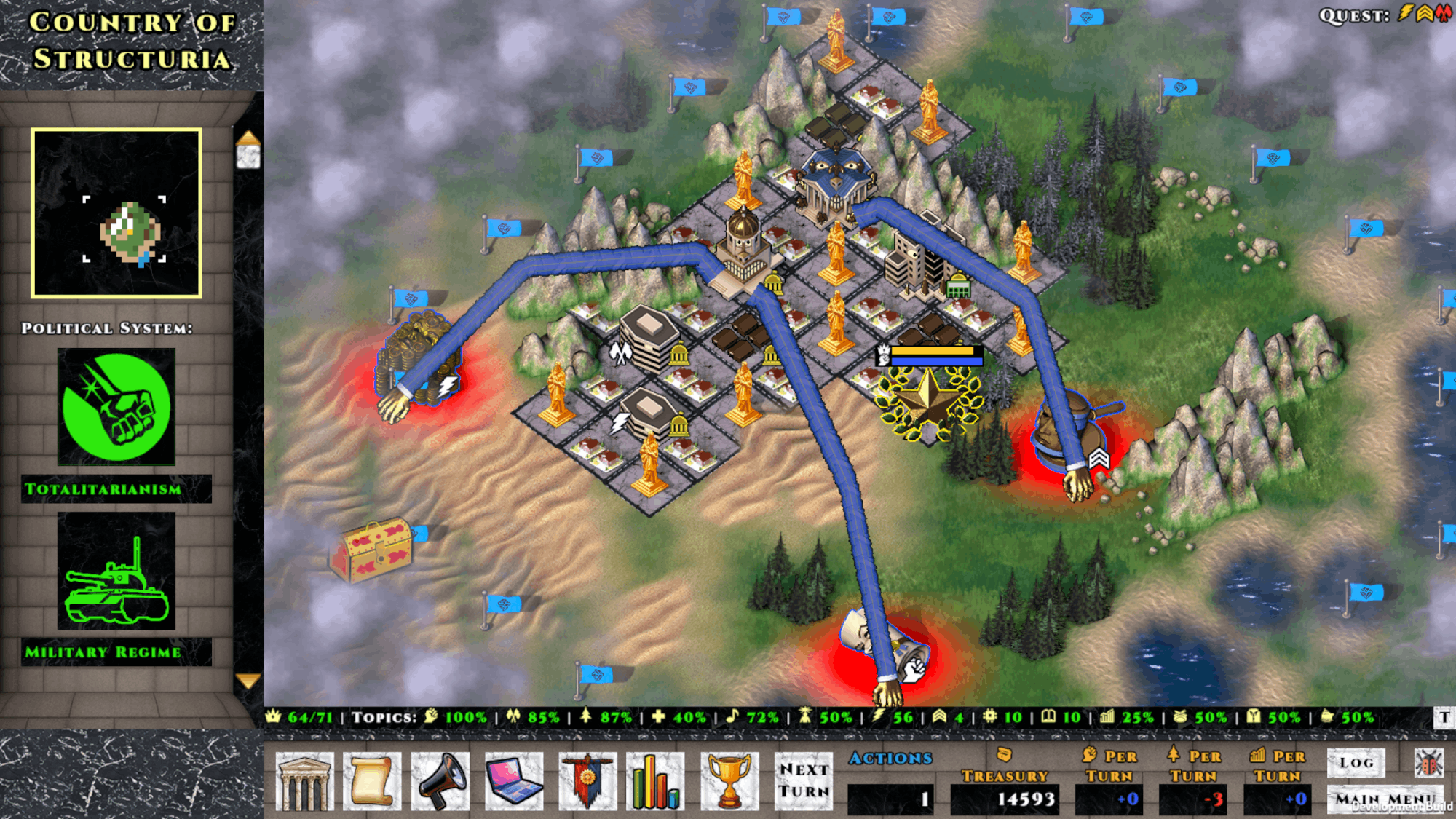1456x819 pixels.
Task: Open the Main Menu
Action: (x=1383, y=799)
